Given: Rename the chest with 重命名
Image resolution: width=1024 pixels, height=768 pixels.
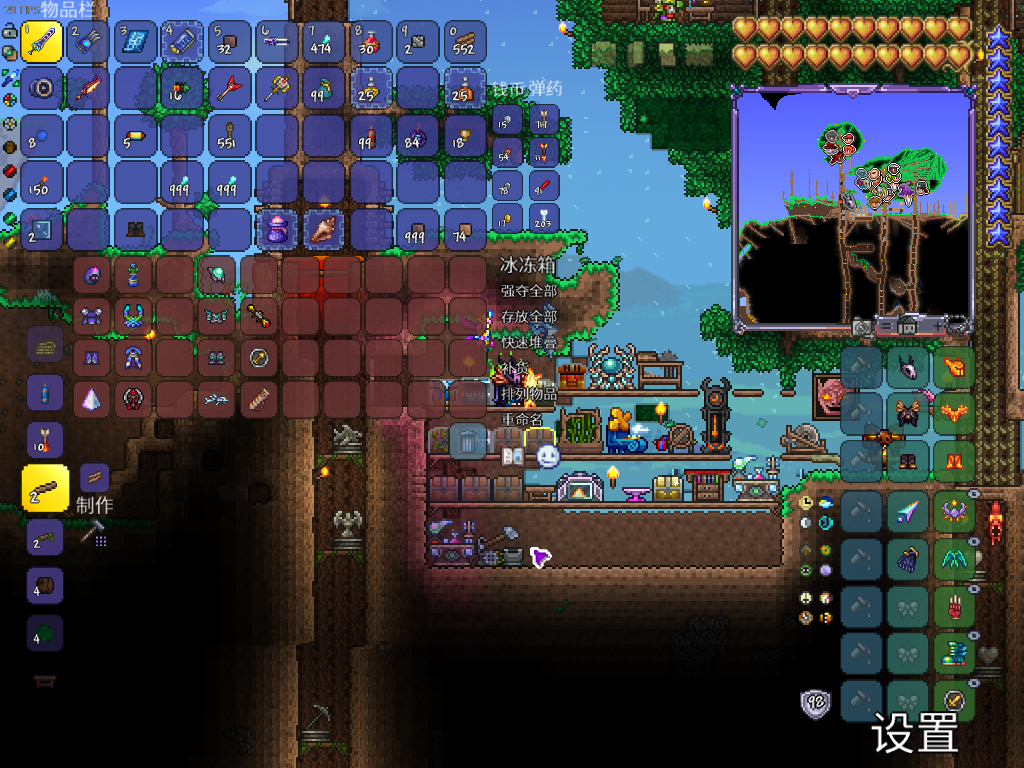Looking at the screenshot, I should coord(521,418).
